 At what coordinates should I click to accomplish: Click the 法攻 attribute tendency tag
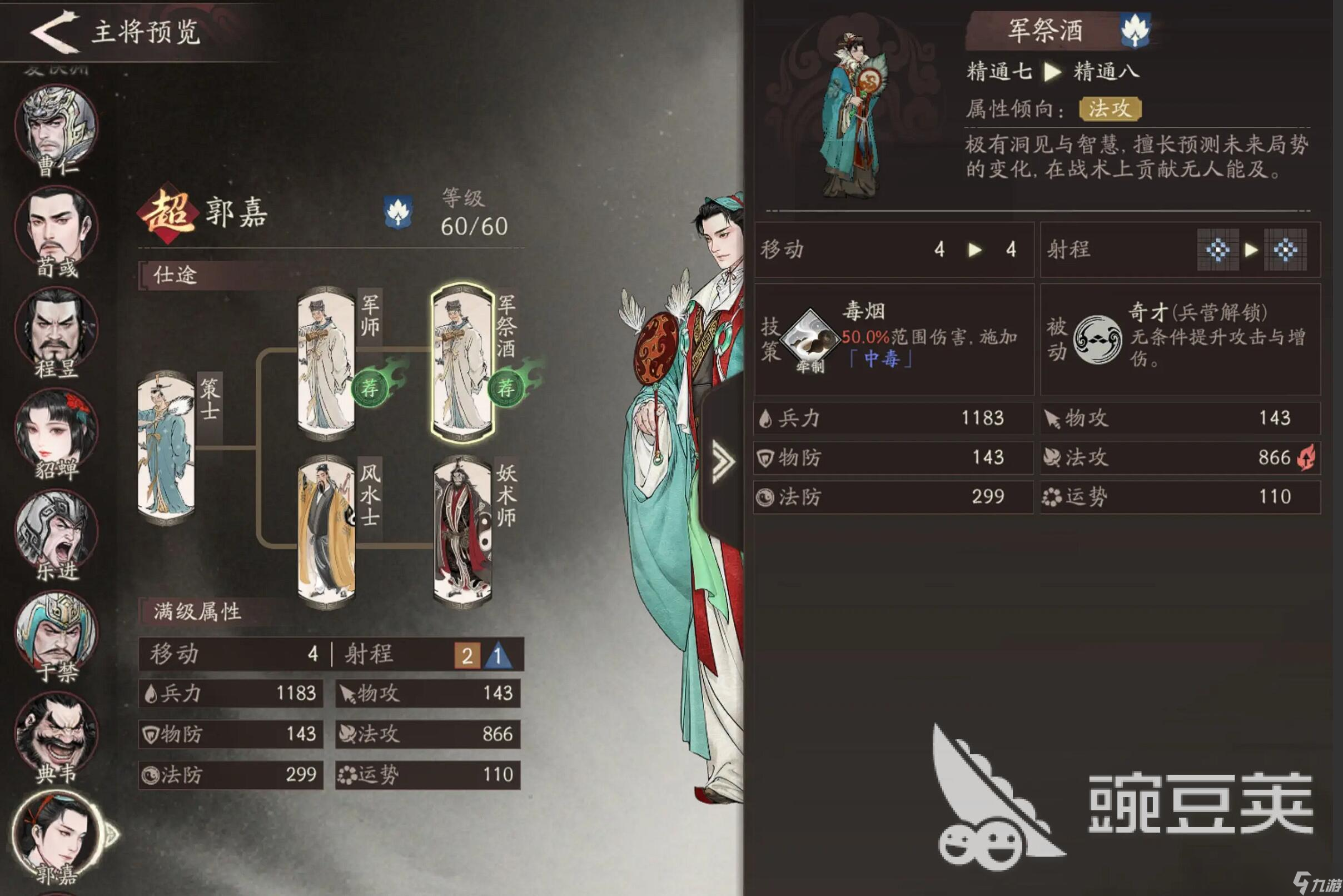point(1110,108)
